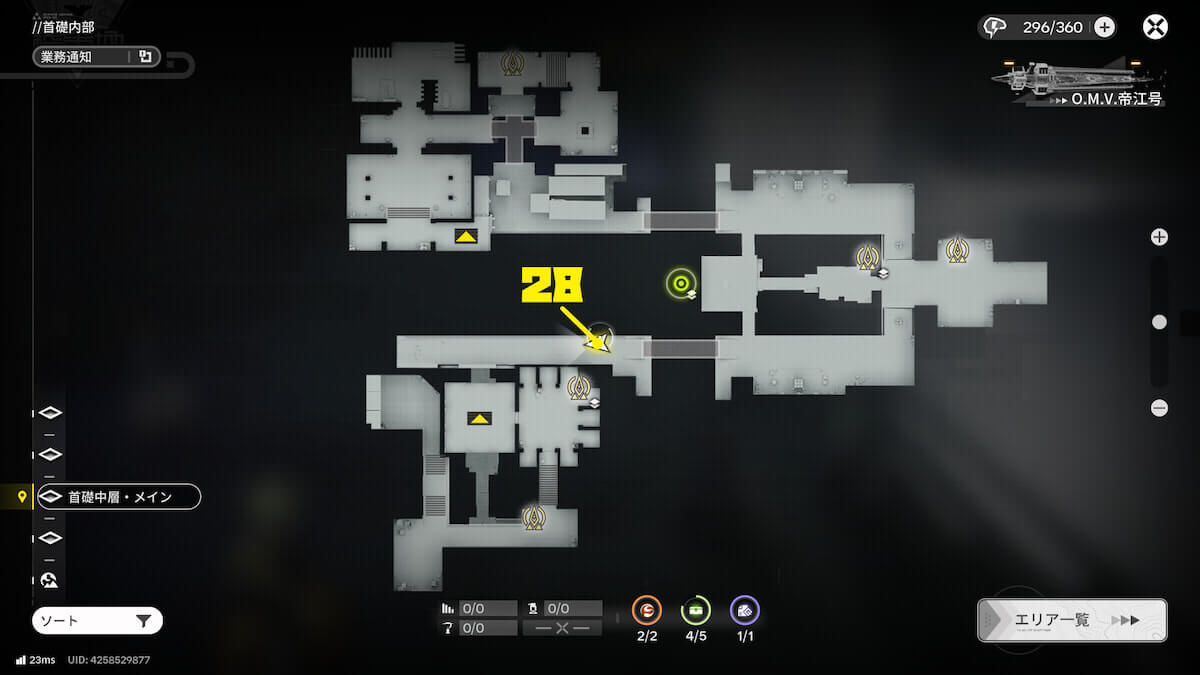
Task: Zoom in the map with plus
Action: [1159, 237]
